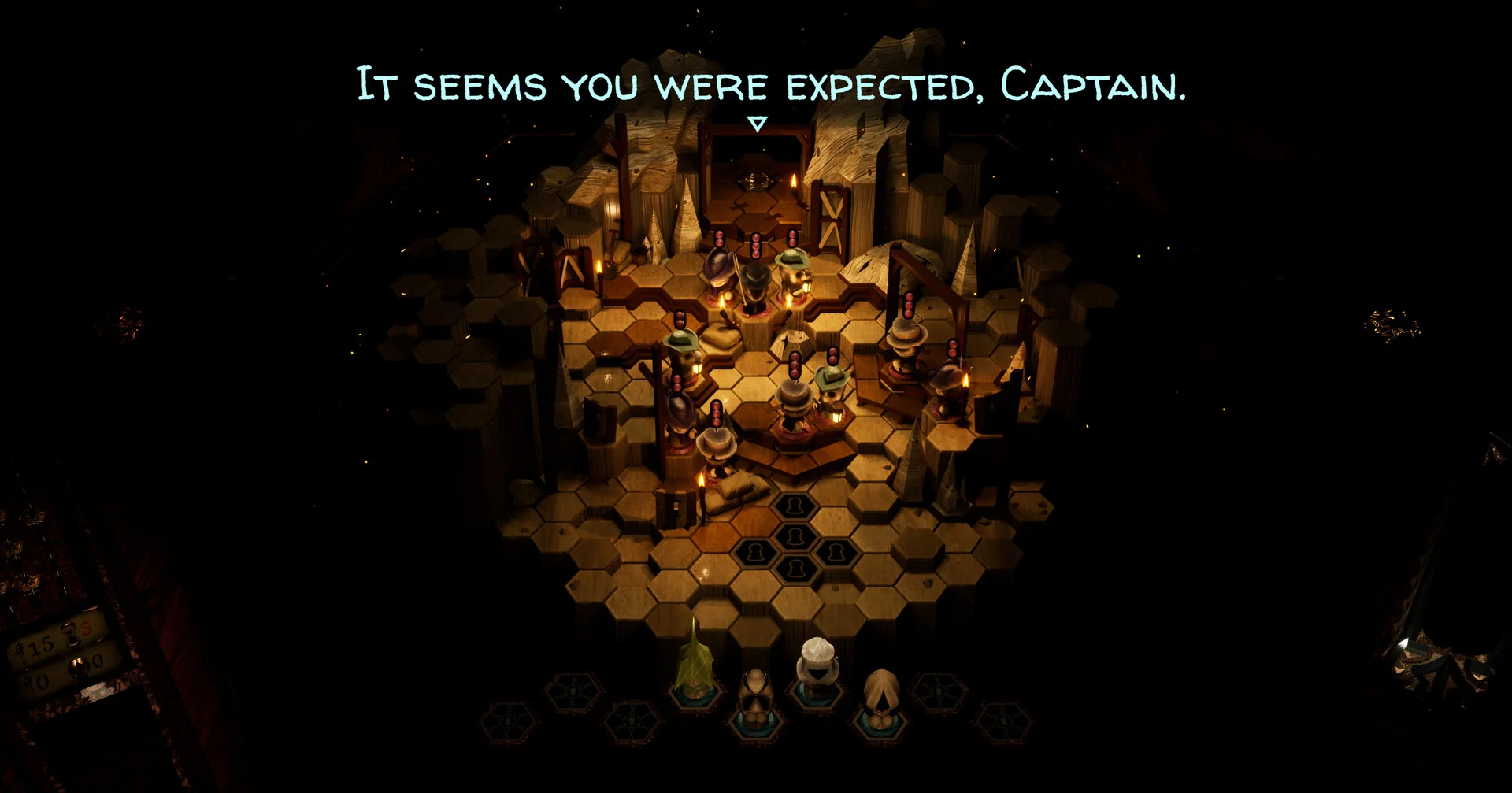Choose the bottommost pawn-marked deployment hex
The height and width of the screenshot is (793, 1512).
click(795, 569)
